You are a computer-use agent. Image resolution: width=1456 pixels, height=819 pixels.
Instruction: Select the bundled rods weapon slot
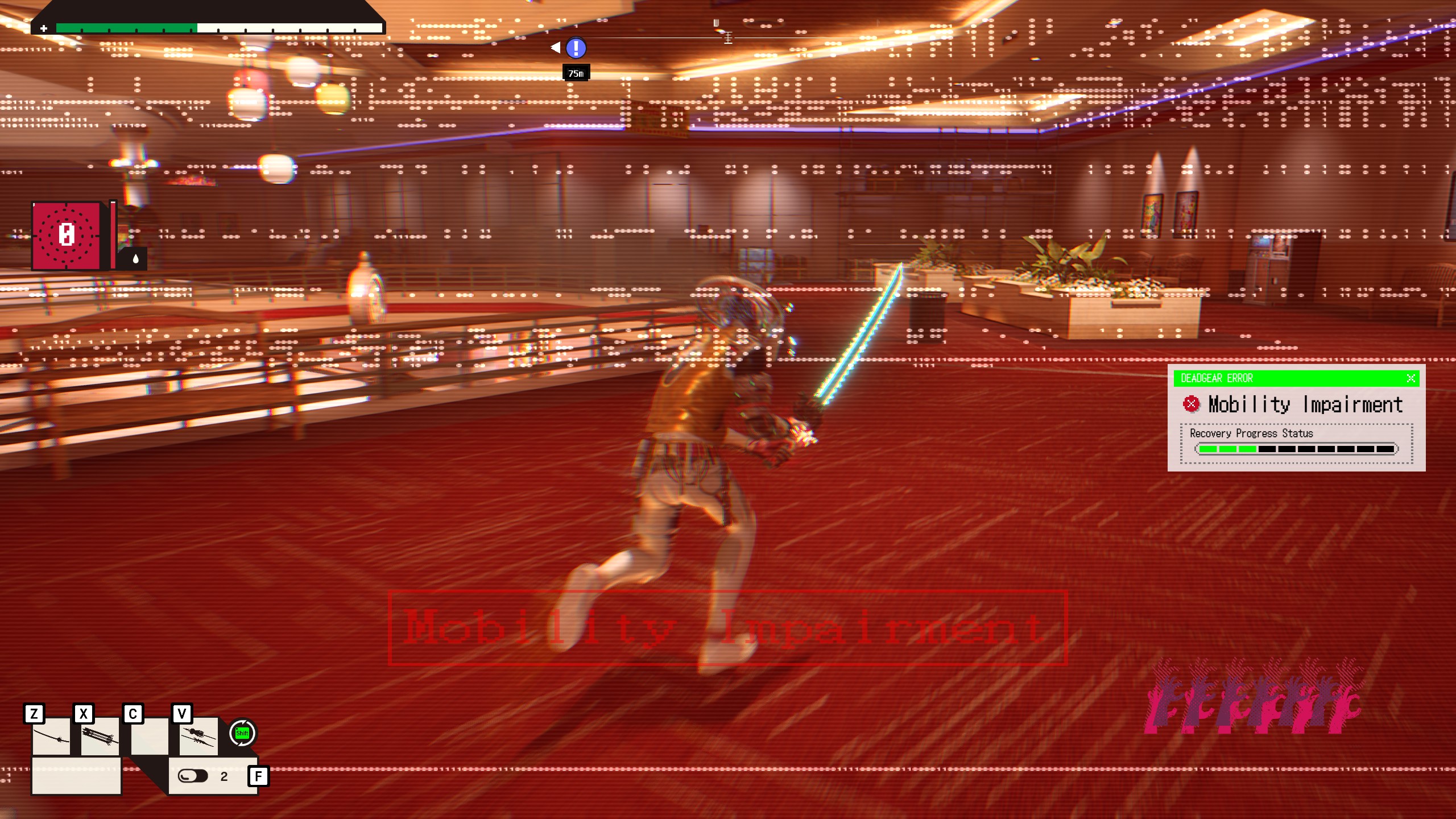(100, 737)
